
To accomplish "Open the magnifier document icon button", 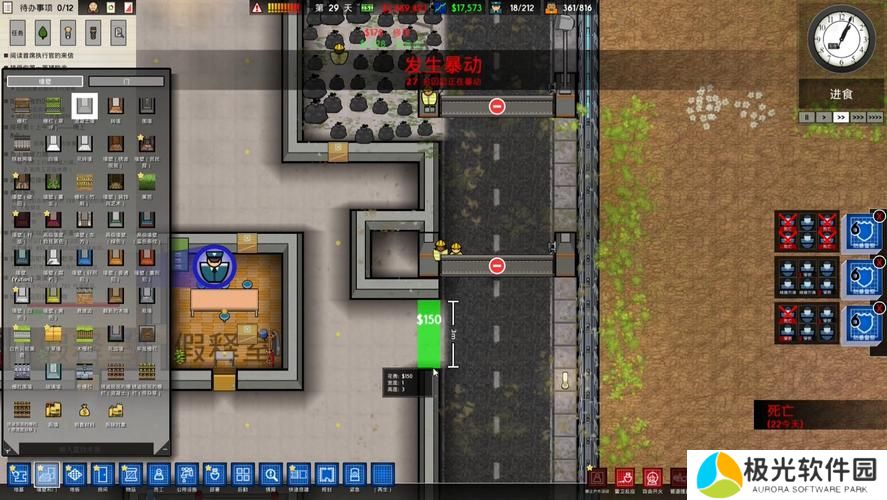I will (119, 32).
